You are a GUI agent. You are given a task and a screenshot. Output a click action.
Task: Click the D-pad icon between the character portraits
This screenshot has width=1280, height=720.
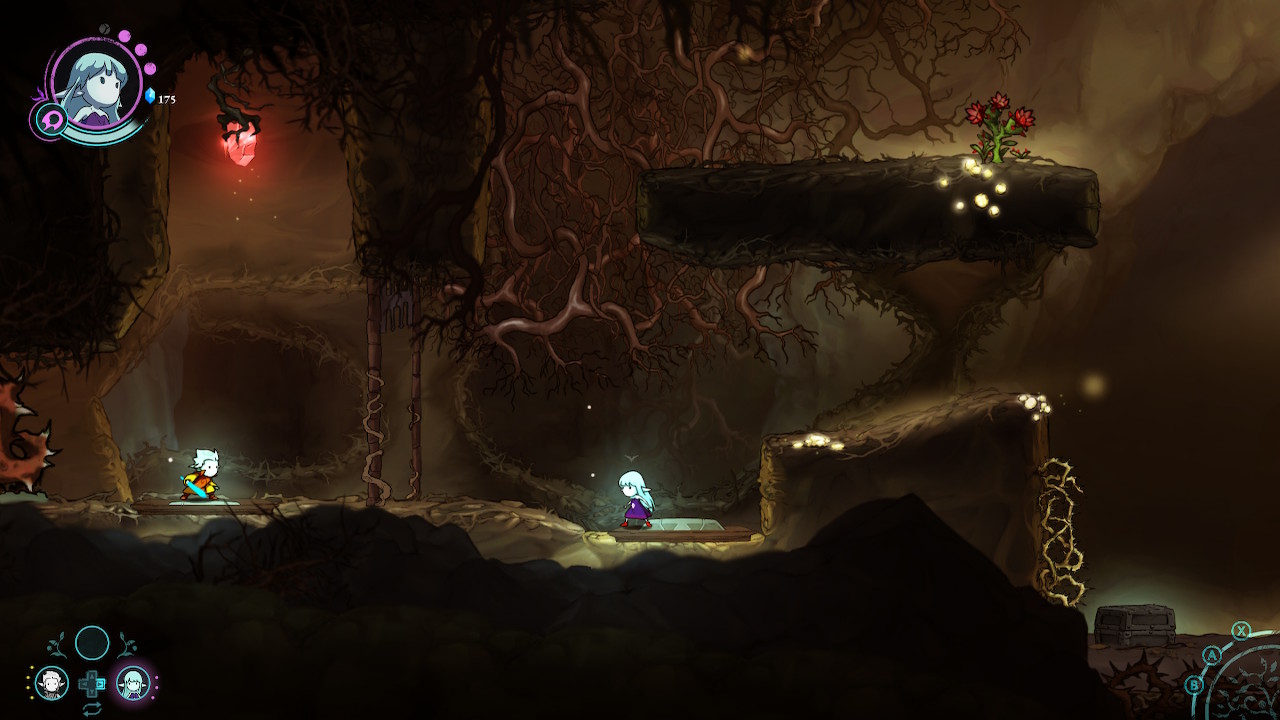[92, 683]
